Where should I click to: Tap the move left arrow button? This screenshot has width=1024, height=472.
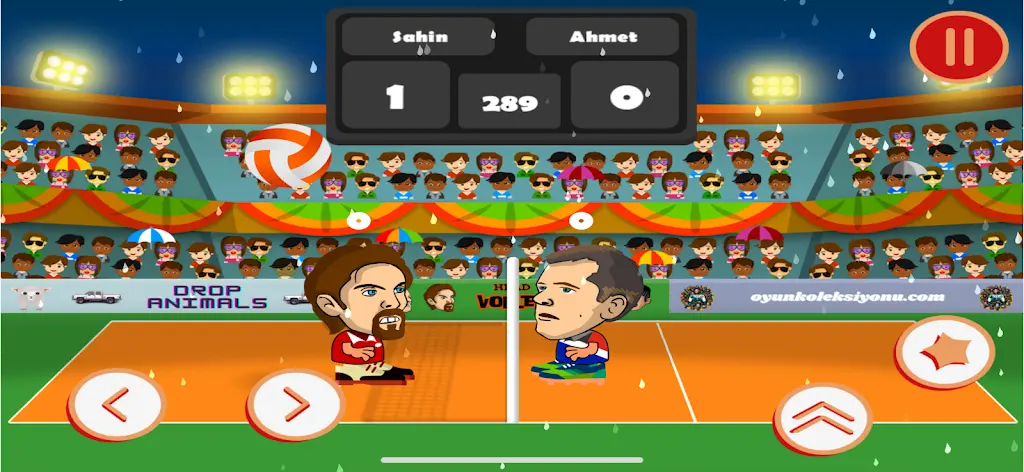(x=116, y=405)
